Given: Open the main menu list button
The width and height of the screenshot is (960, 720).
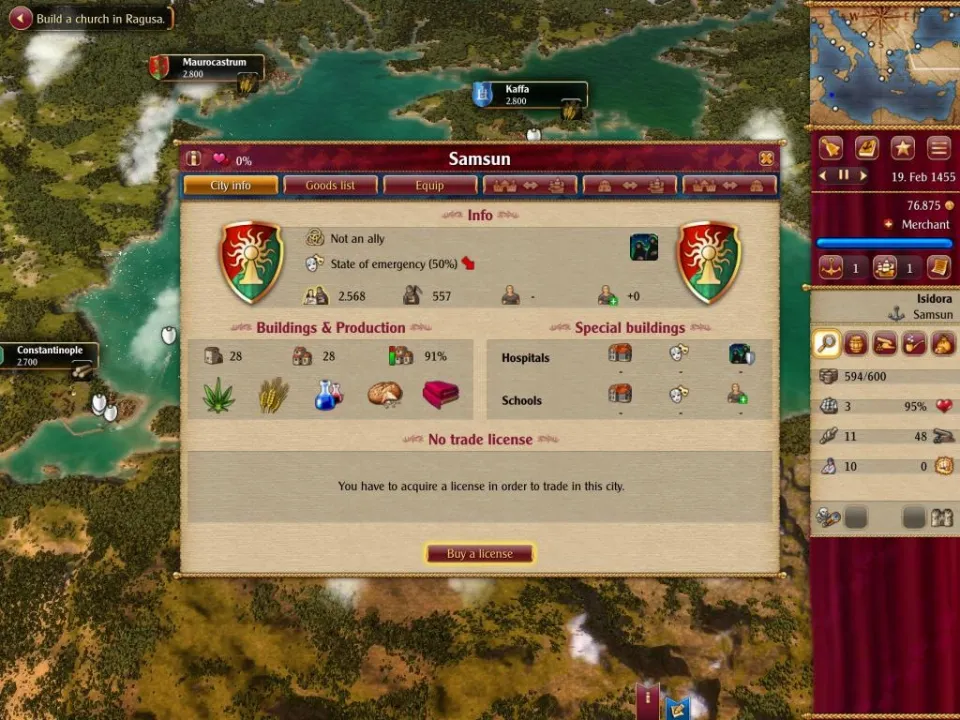Looking at the screenshot, I should [x=938, y=148].
